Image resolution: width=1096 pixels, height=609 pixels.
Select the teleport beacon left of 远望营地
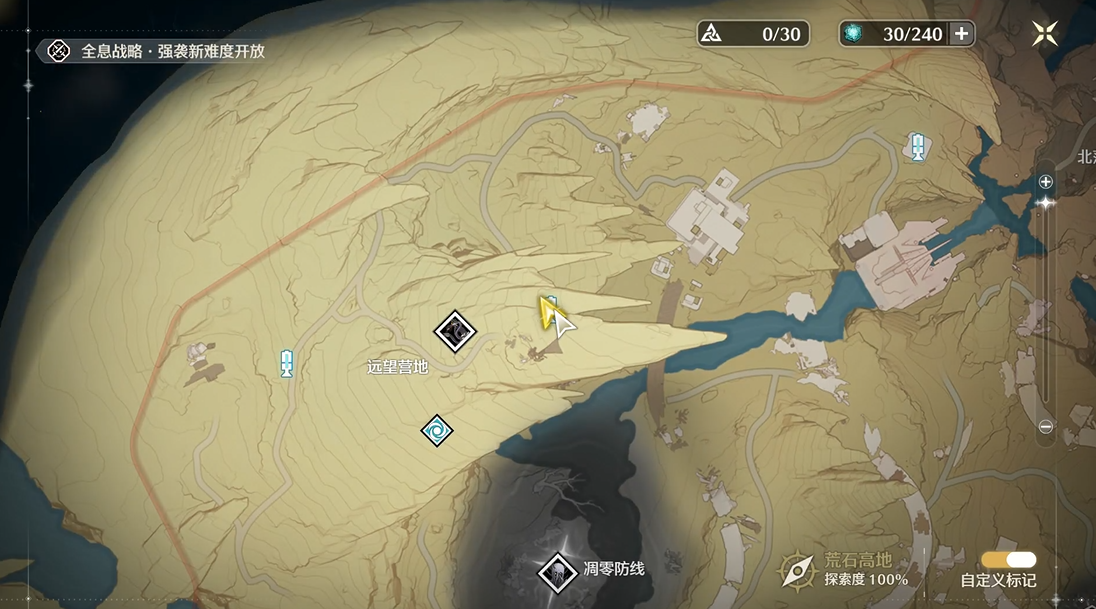(287, 362)
